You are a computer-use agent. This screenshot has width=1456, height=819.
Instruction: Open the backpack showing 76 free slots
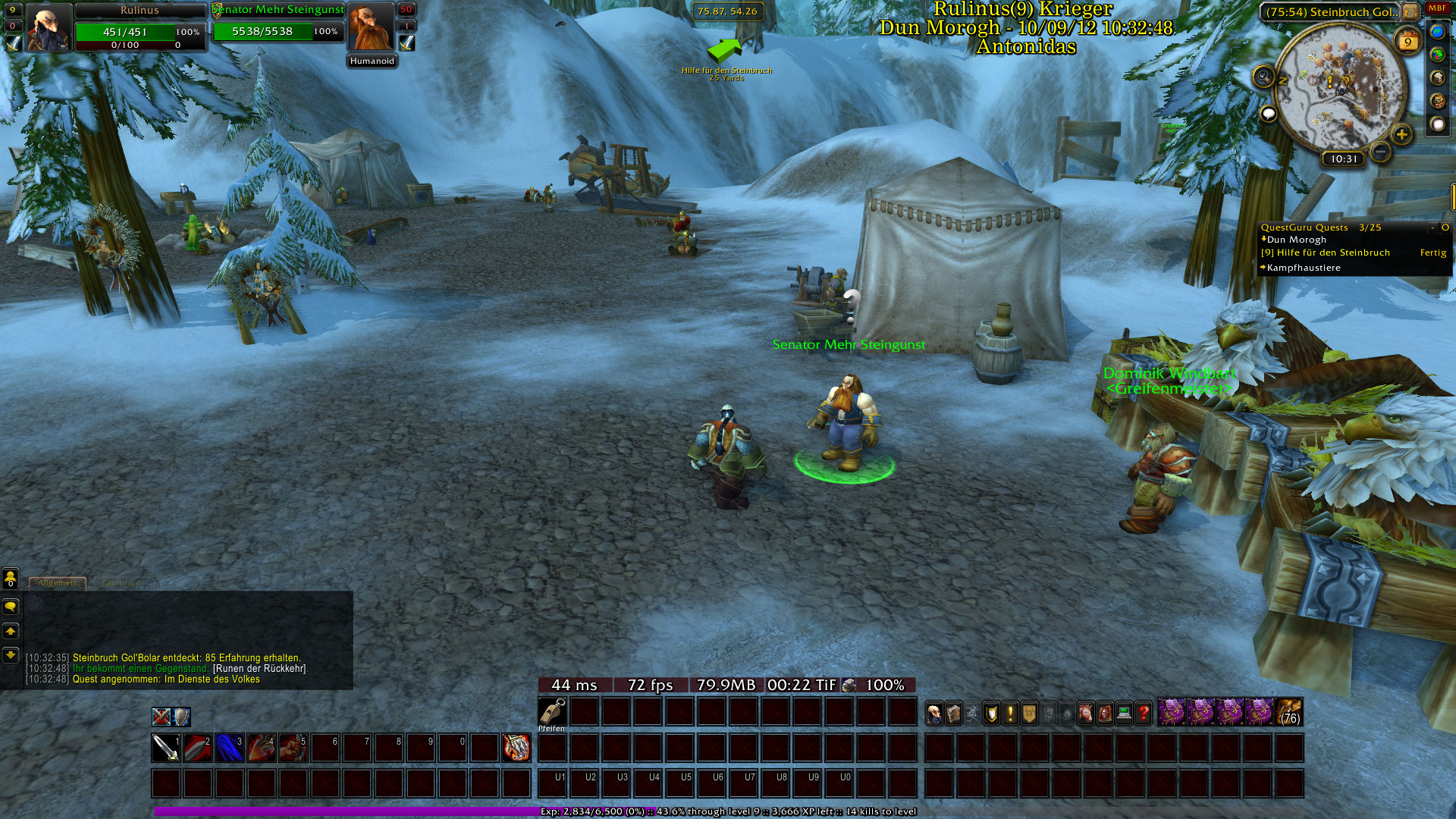pyautogui.click(x=1290, y=712)
